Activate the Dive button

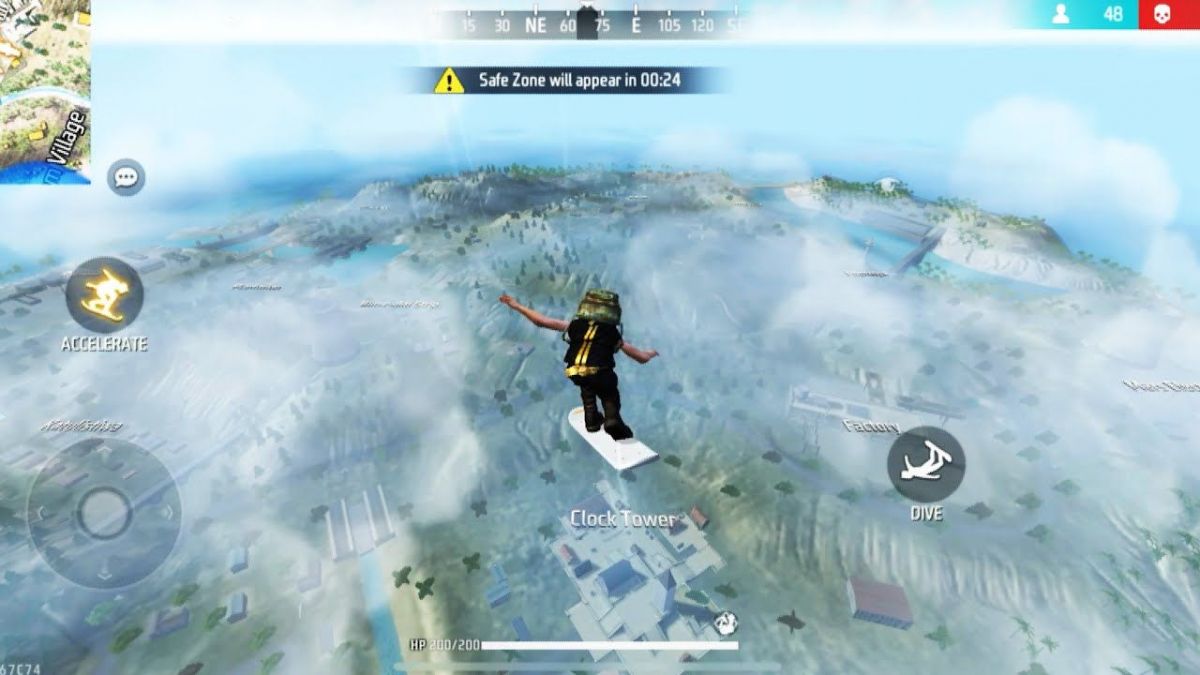926,464
